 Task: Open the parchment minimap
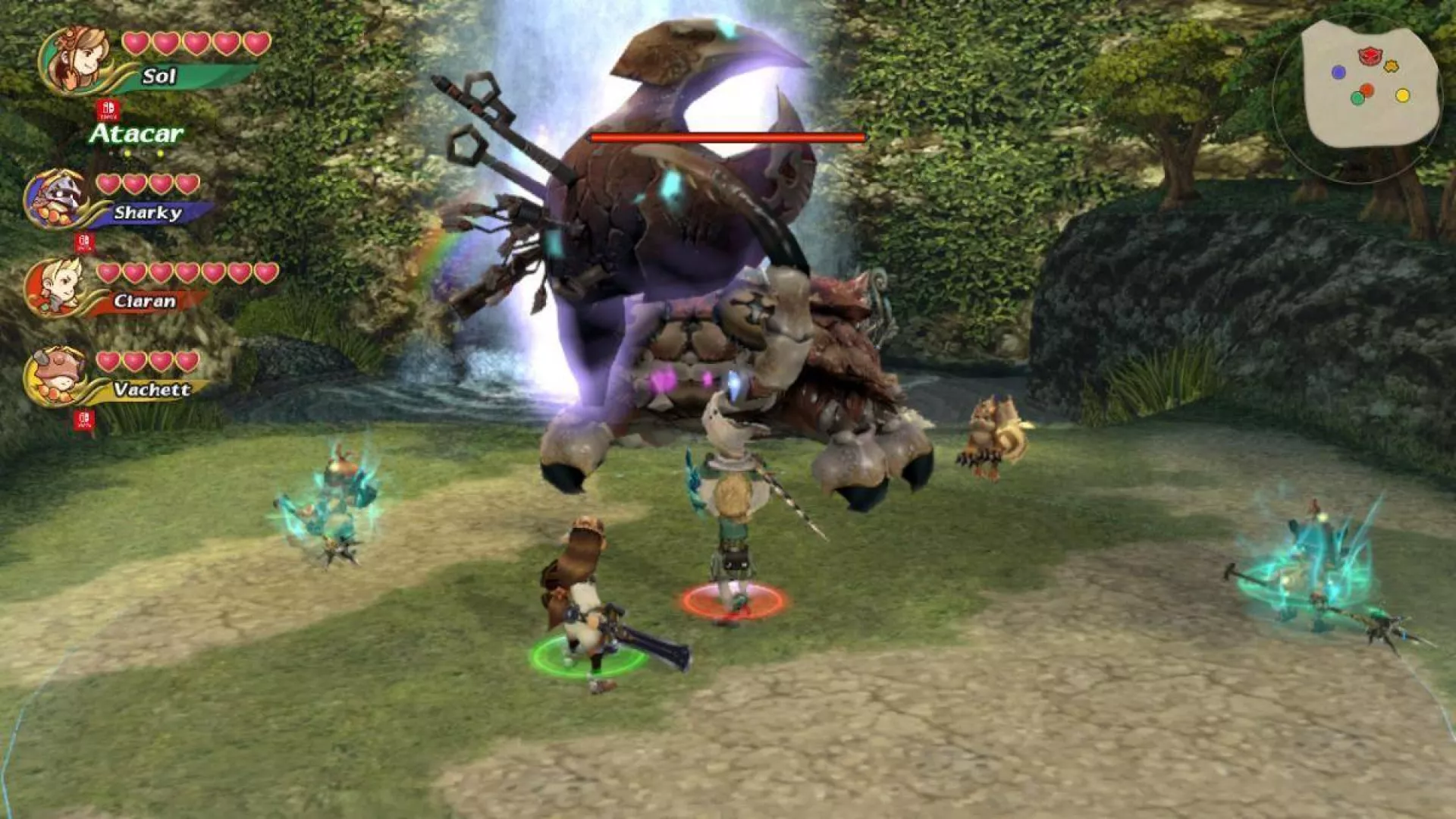click(1370, 85)
